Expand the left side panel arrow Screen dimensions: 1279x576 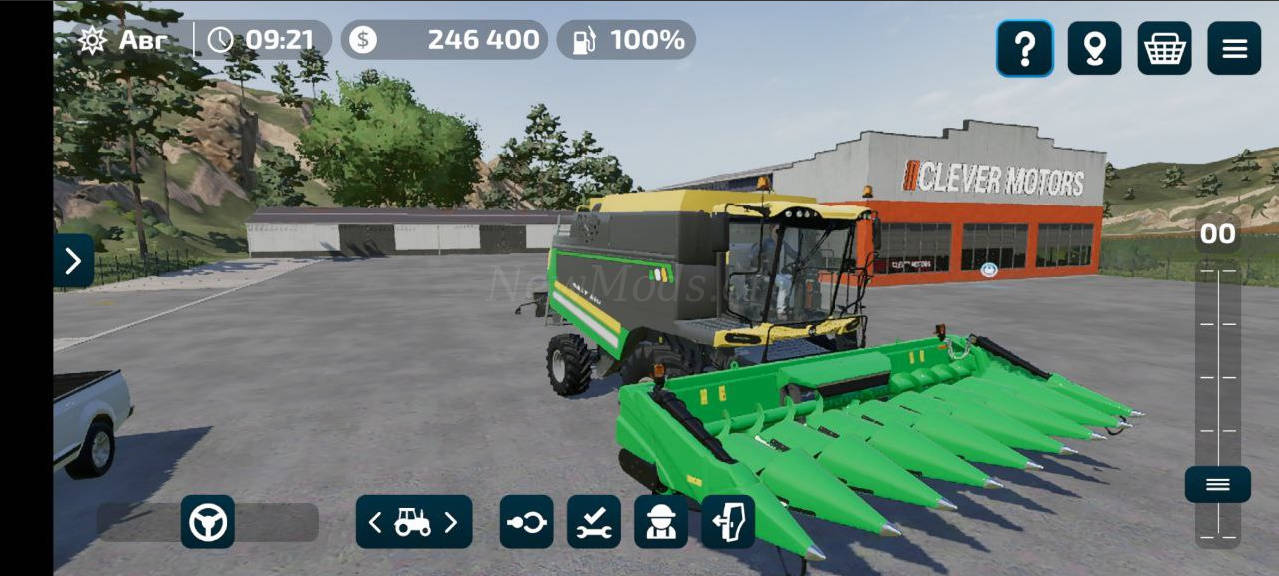coord(73,261)
